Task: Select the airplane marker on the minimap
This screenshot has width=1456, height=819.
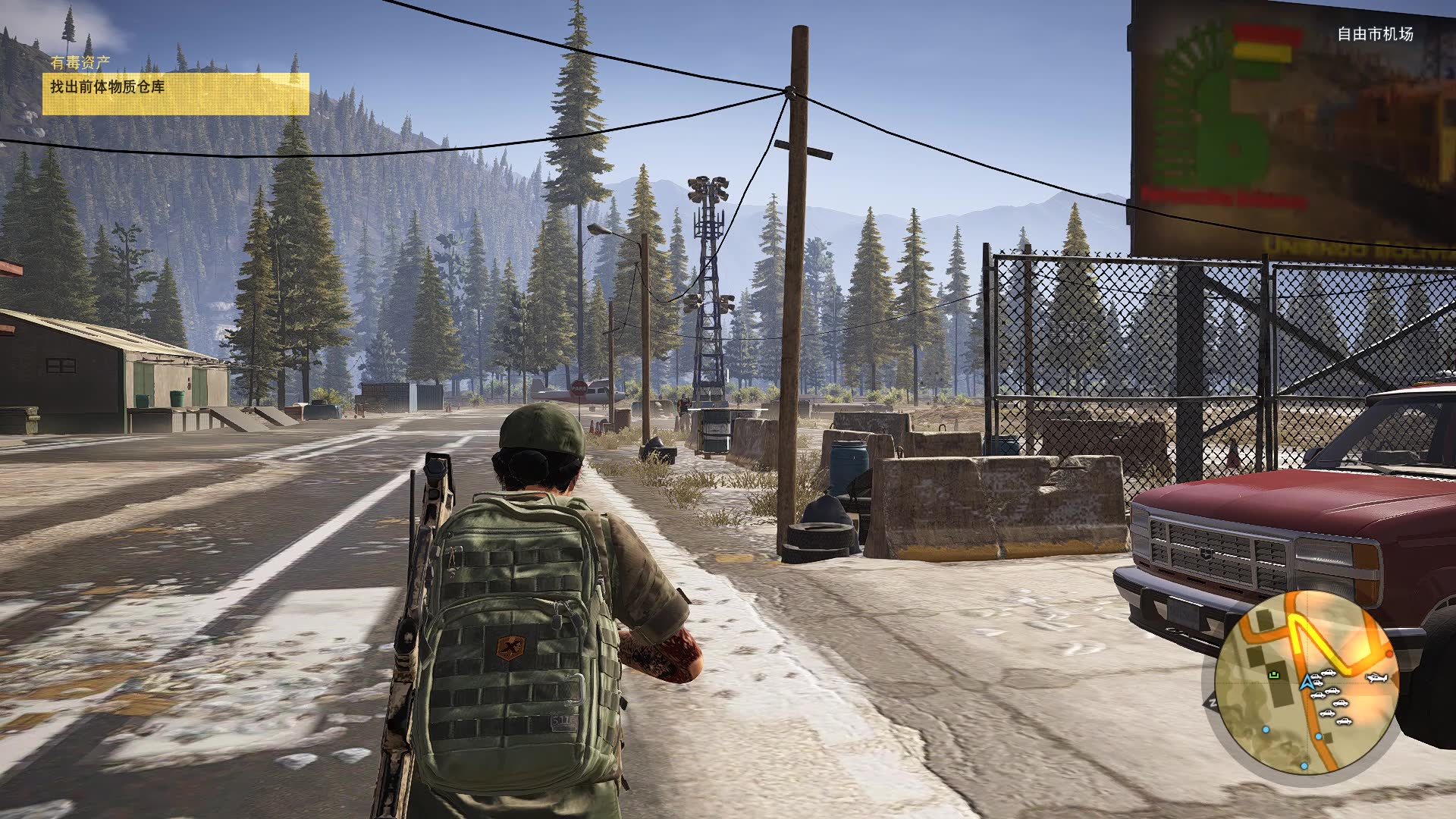Action: pos(1377,676)
